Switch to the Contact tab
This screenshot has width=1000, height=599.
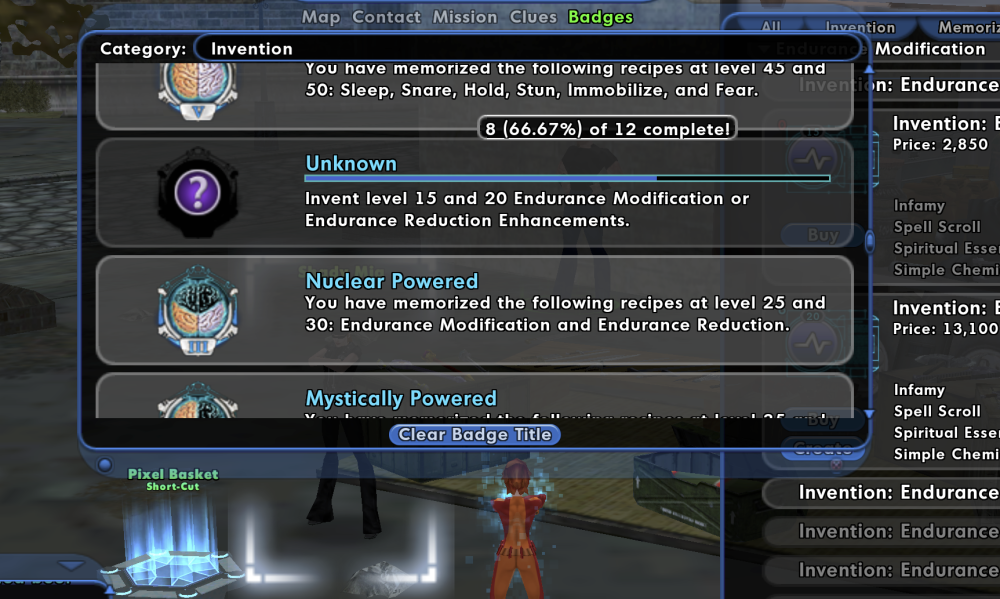(x=386, y=17)
